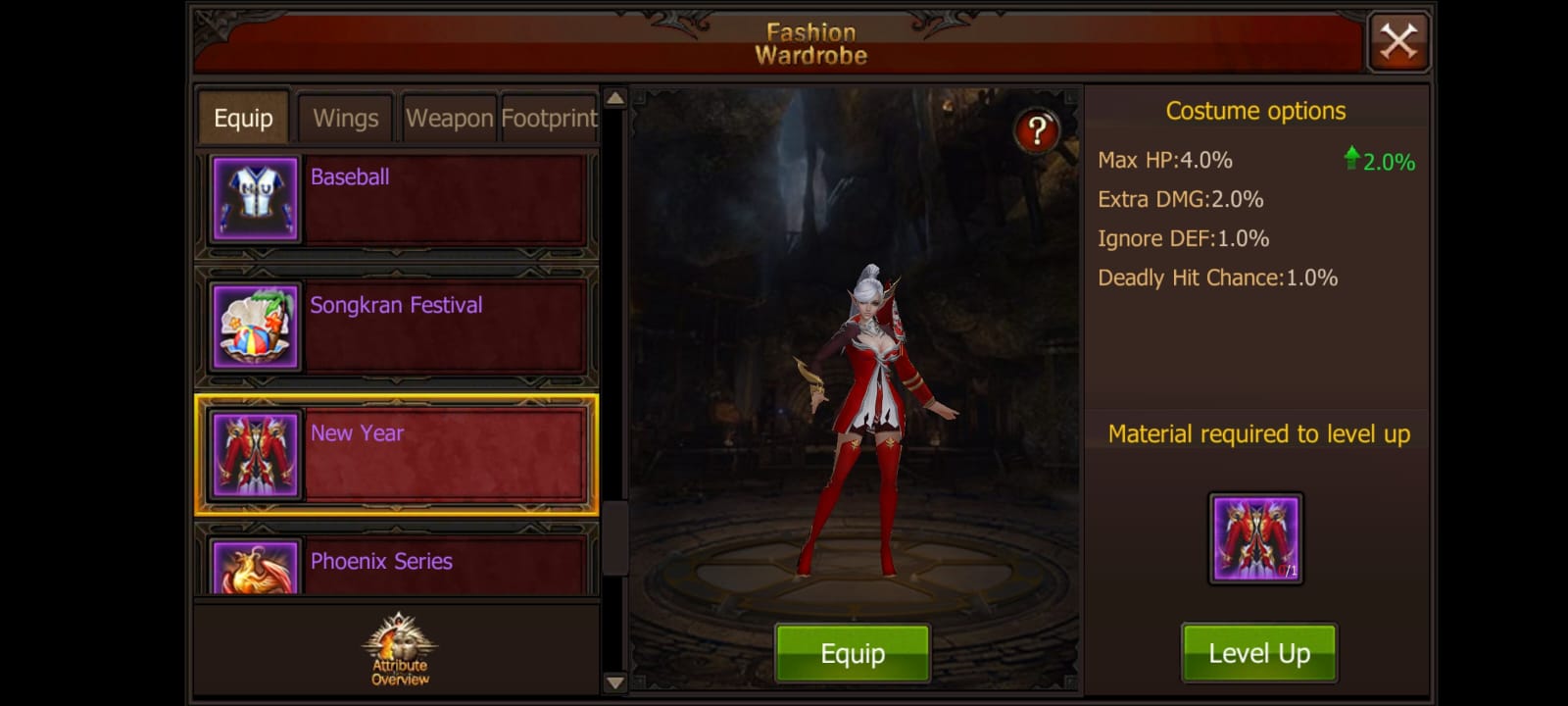
Task: Select the Equip tab
Action: pos(242,118)
